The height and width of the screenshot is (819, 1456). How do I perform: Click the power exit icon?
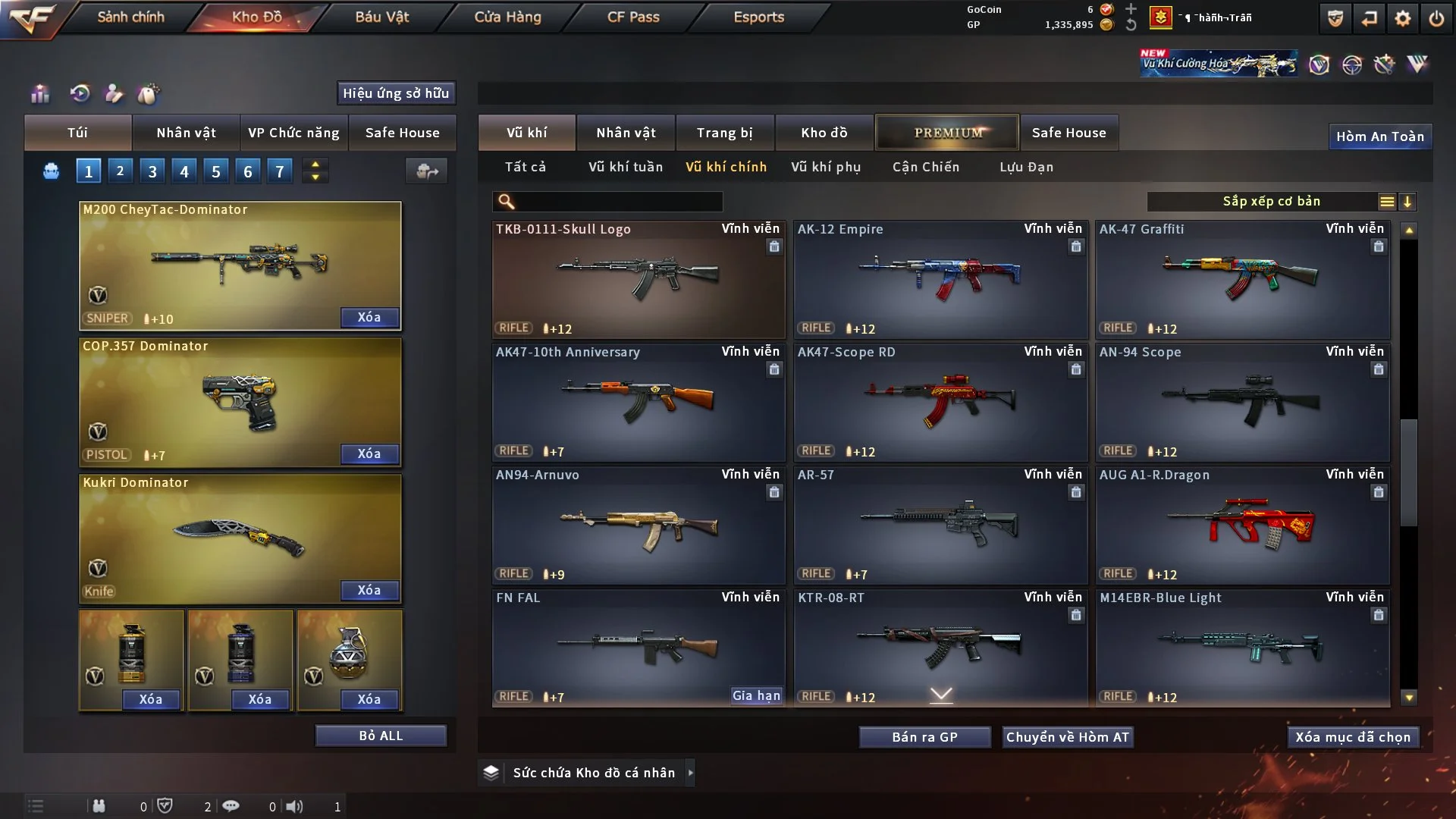coord(1436,18)
